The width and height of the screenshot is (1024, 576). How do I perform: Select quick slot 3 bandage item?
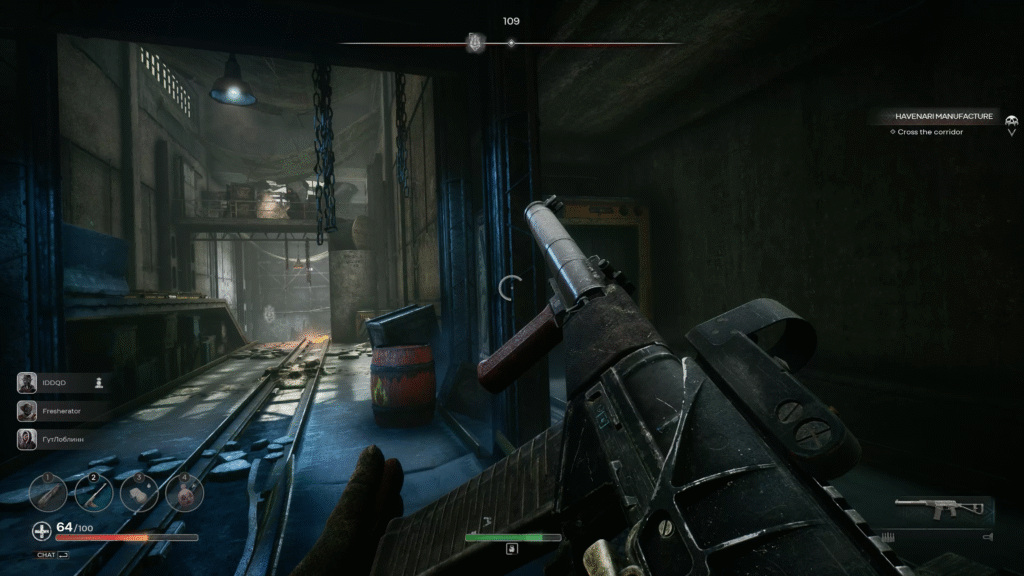click(x=139, y=492)
